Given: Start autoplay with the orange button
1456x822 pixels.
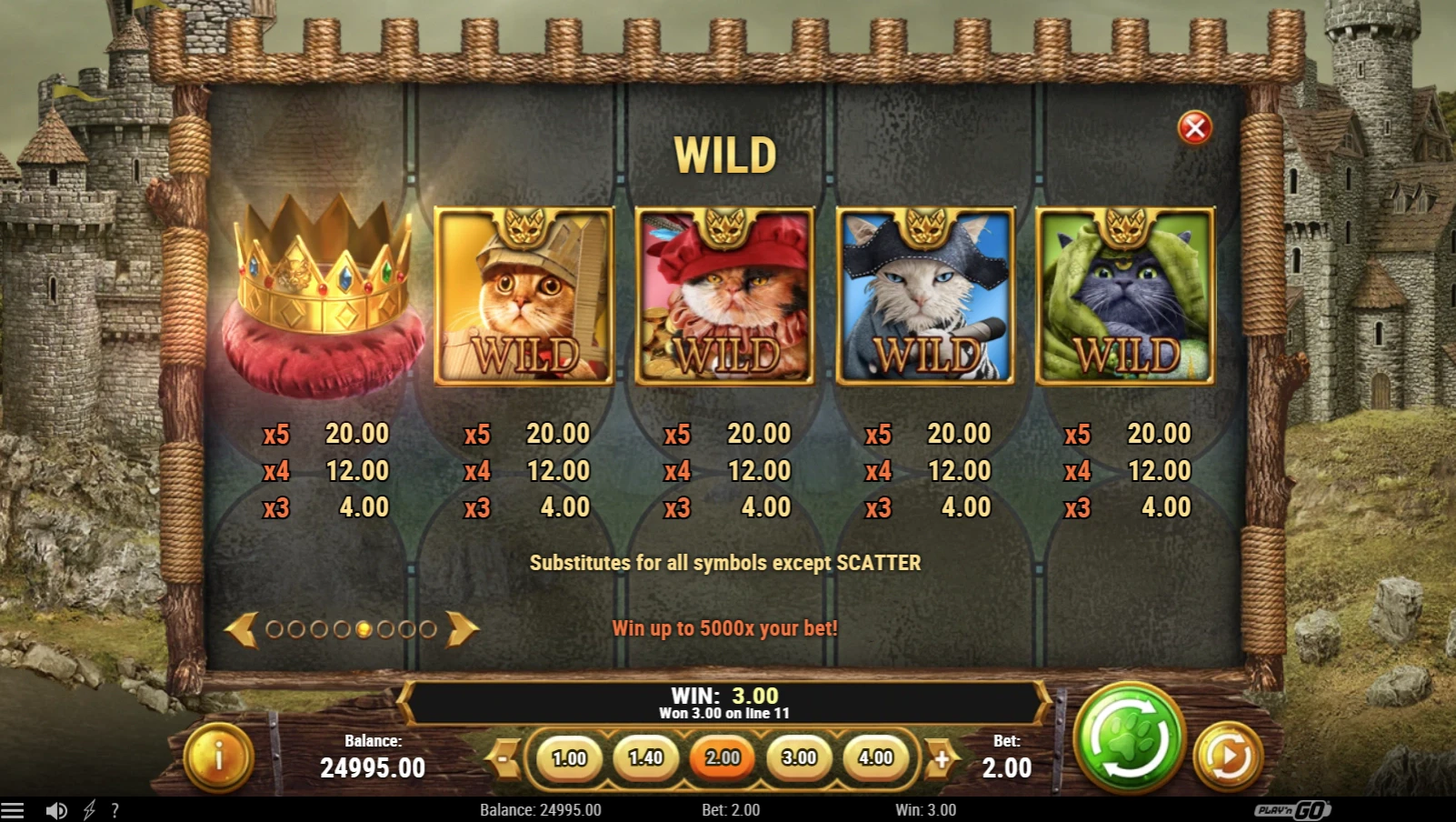Looking at the screenshot, I should coord(1228,756).
